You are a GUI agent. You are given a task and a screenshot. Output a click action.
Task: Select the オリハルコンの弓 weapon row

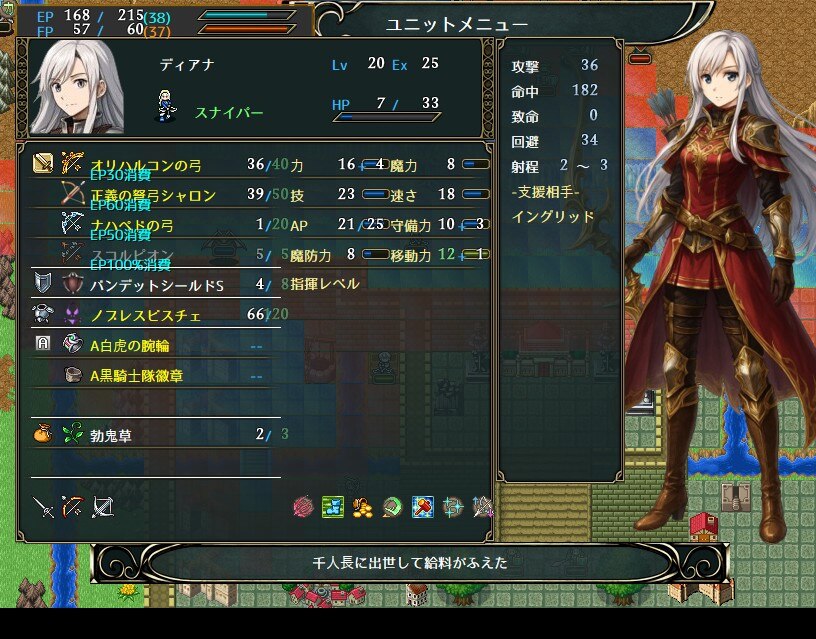coord(150,164)
